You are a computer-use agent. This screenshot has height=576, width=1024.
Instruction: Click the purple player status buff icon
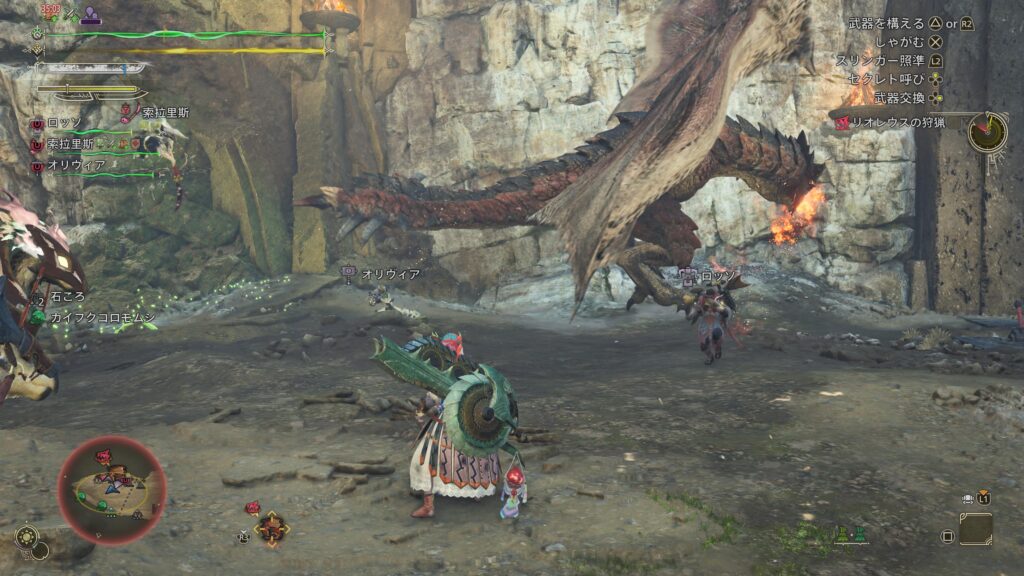[91, 14]
